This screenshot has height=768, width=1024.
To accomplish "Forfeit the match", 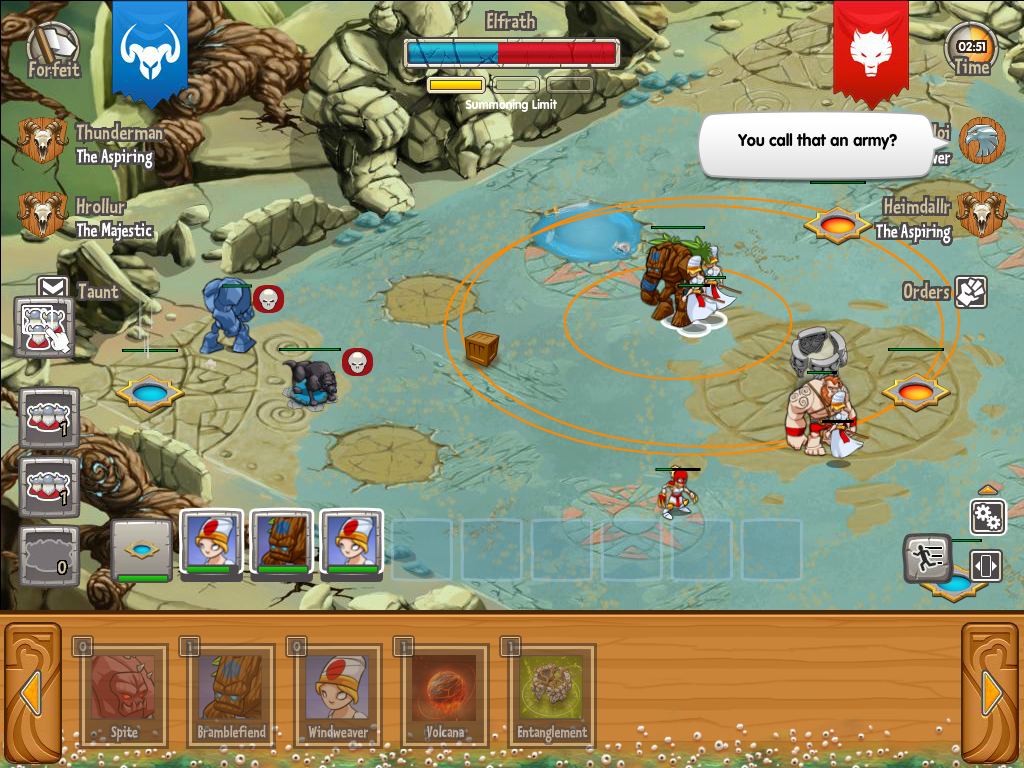I will (53, 50).
